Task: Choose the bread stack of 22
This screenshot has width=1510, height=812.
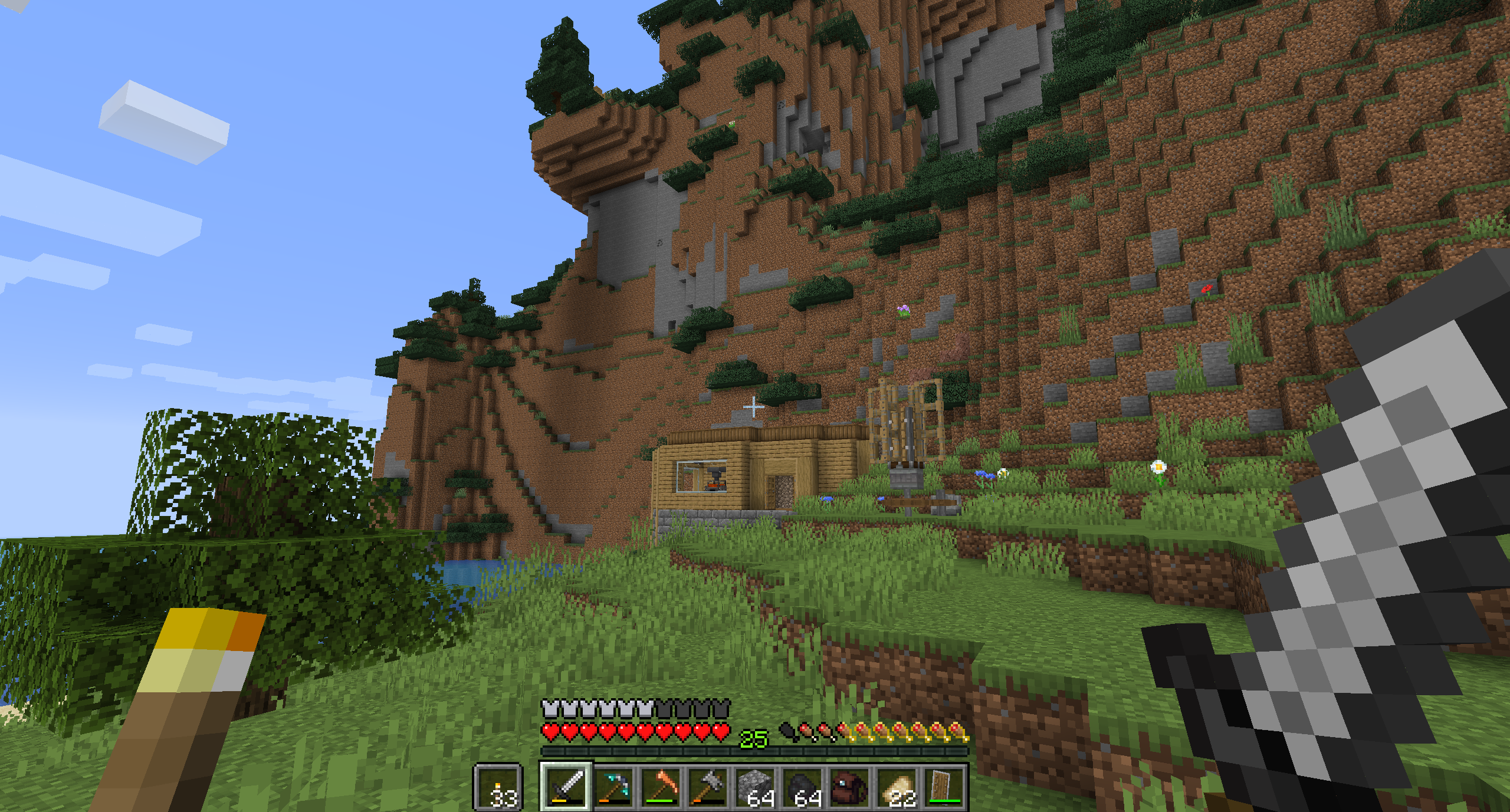Action: point(898,787)
